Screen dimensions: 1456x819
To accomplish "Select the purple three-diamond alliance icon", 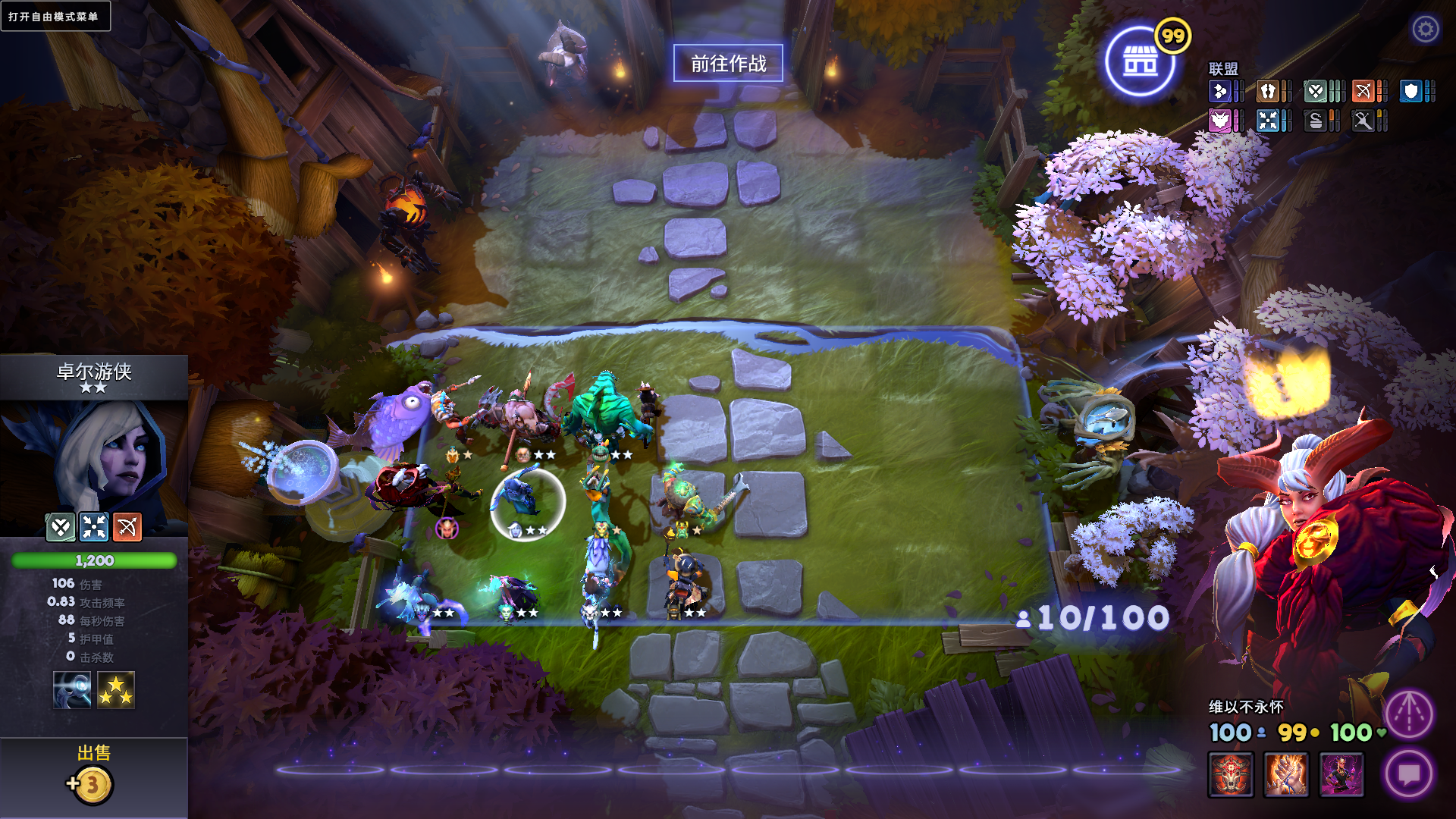I will 1219,92.
